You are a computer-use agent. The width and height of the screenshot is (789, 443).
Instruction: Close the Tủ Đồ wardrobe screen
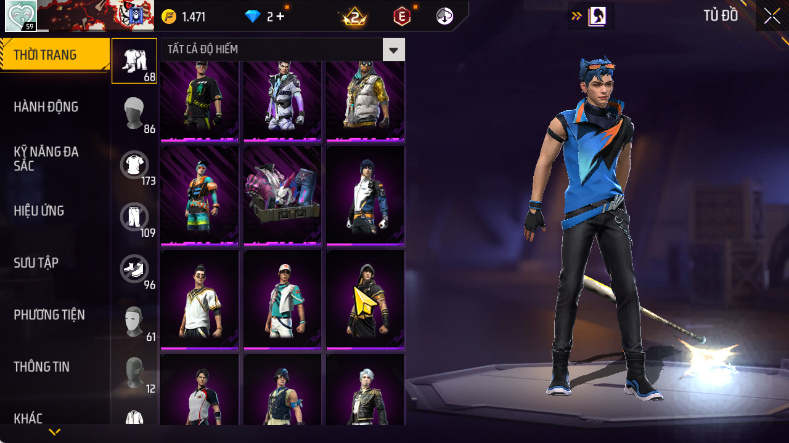click(772, 16)
